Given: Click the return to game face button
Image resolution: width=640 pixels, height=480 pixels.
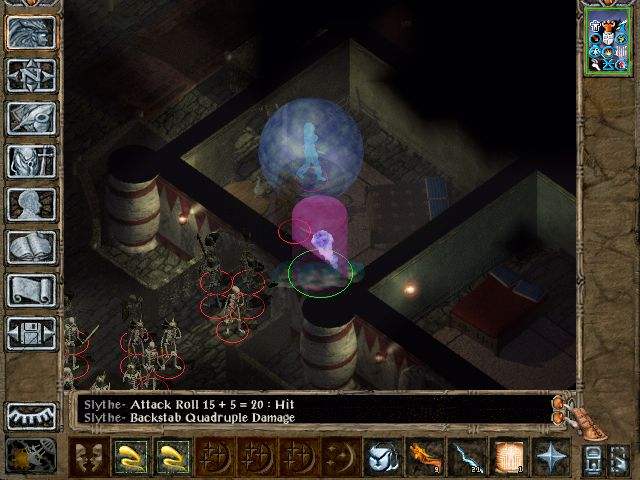Looking at the screenshot, I should pos(31,32).
